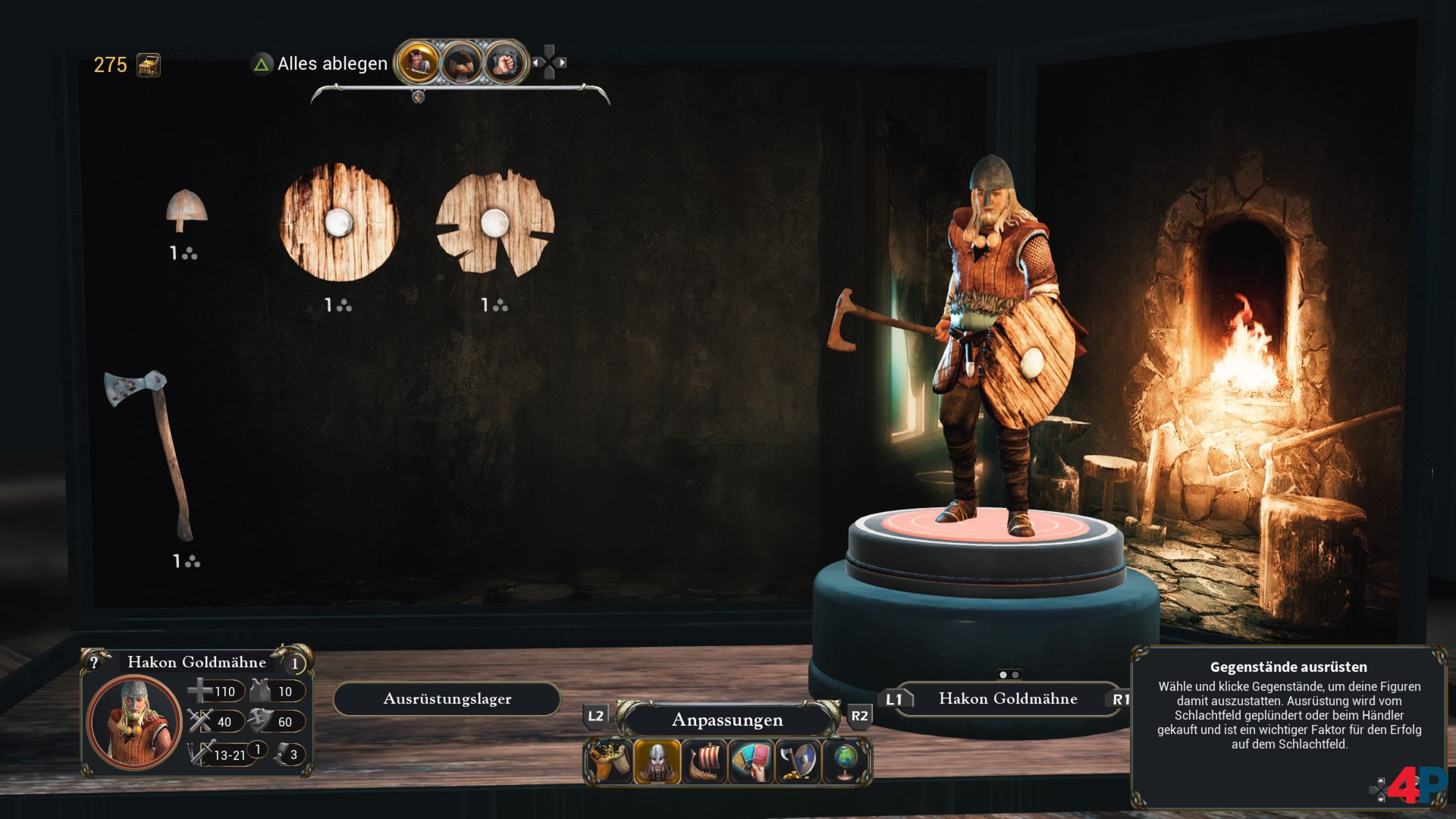
Task: Click the Hakon Goldmähne character selector label
Action: [1007, 698]
